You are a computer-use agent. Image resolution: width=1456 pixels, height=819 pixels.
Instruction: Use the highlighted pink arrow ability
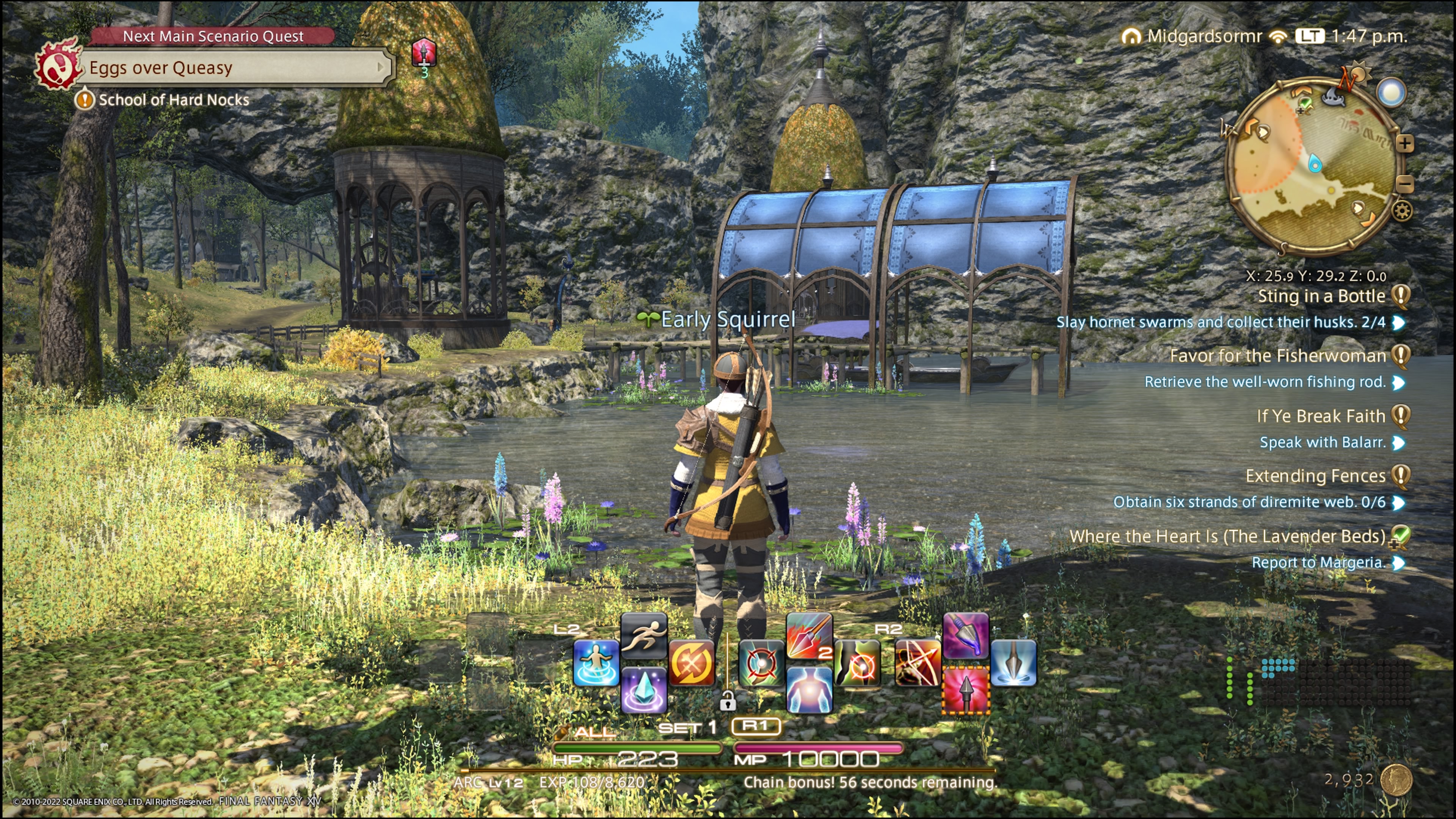[x=965, y=690]
